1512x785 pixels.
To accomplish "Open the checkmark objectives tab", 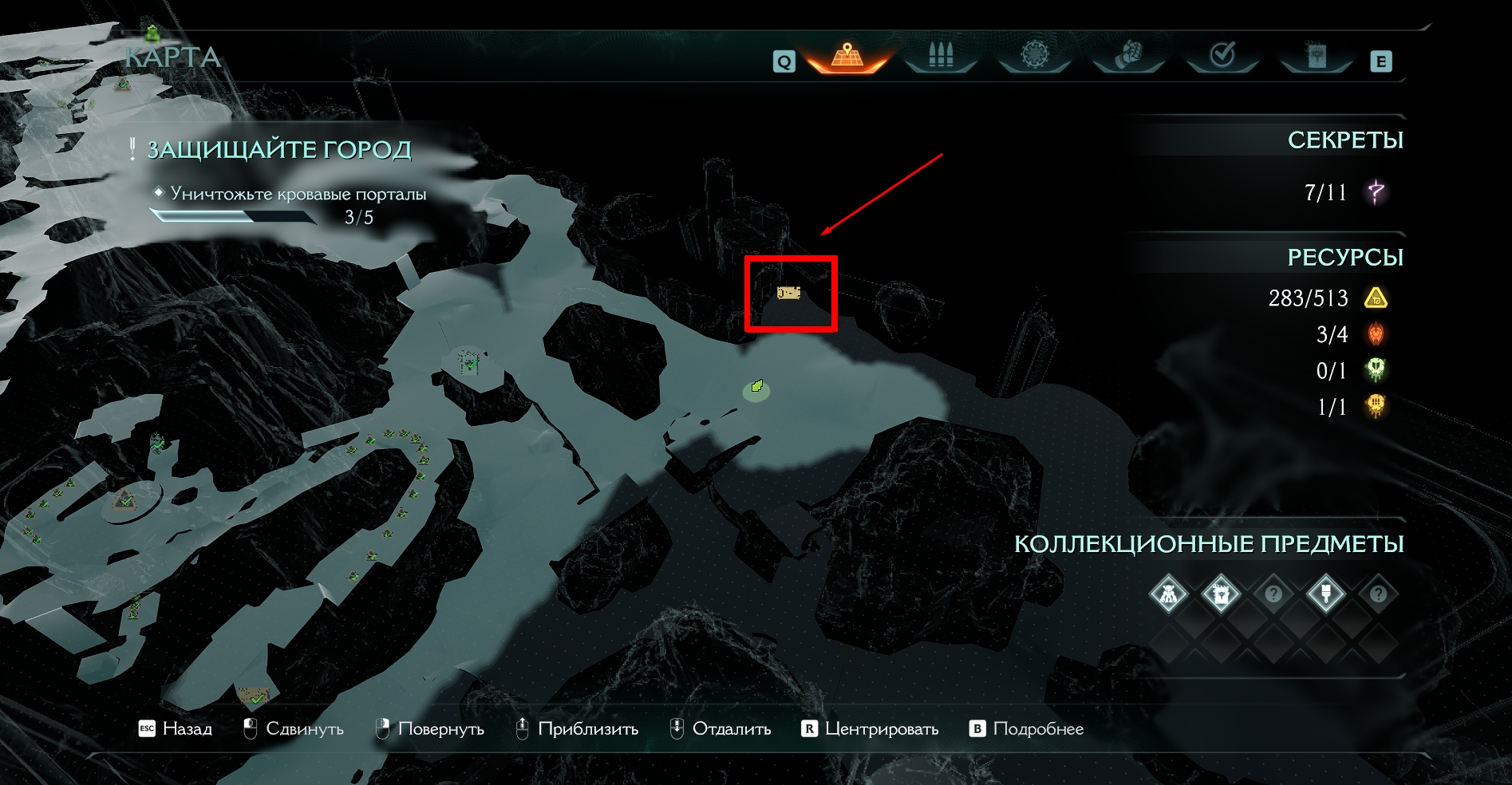I will 1222,55.
